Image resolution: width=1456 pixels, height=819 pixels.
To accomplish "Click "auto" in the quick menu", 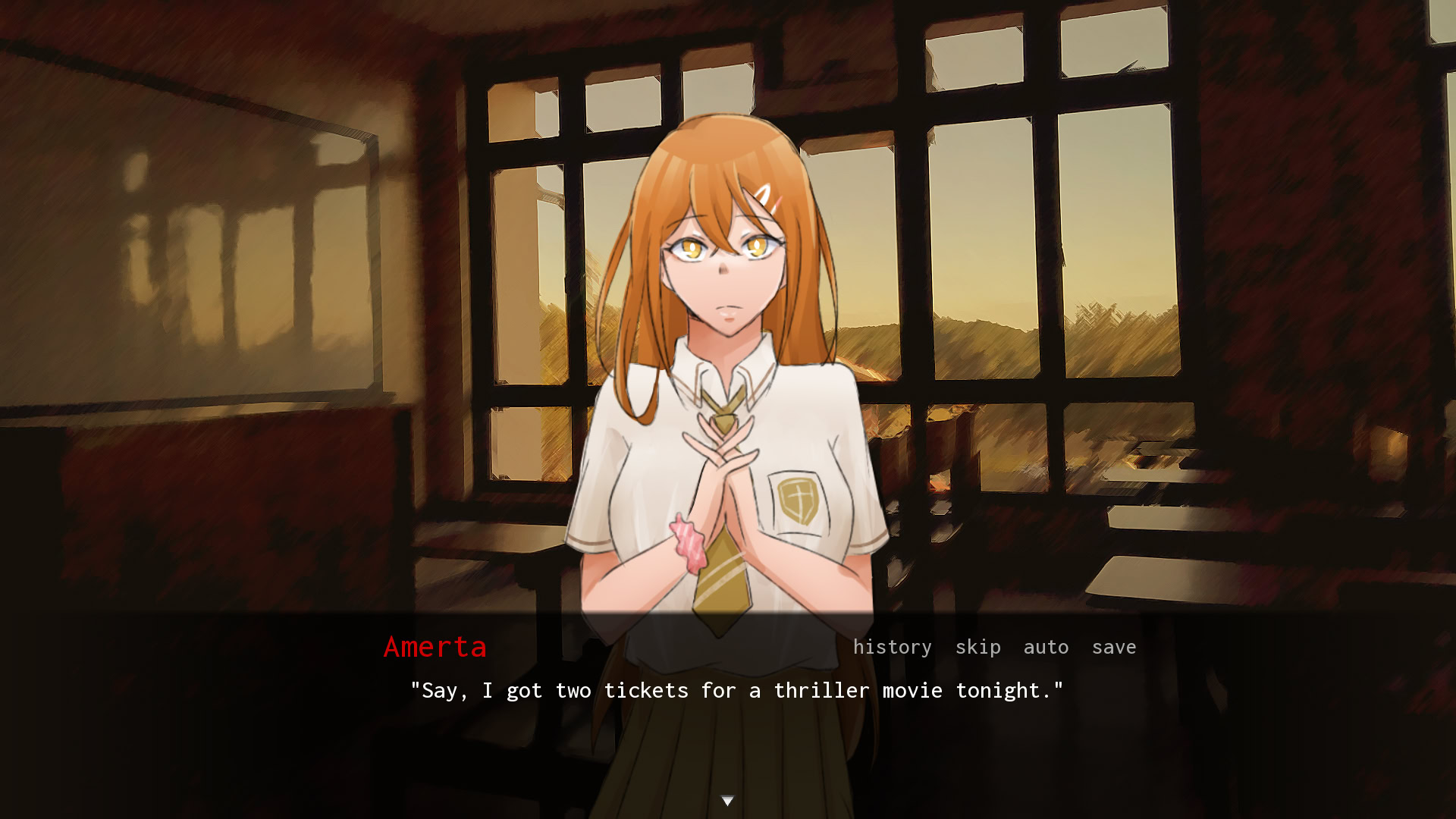I will coord(1046,647).
